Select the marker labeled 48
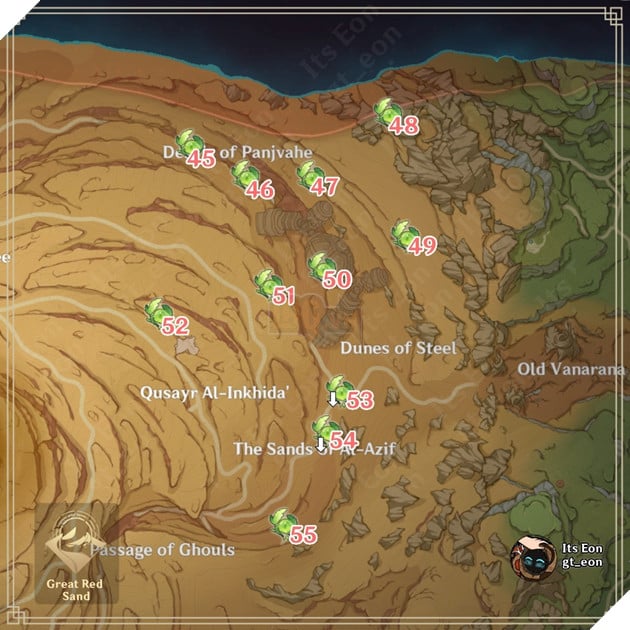The width and height of the screenshot is (630, 630). click(387, 113)
